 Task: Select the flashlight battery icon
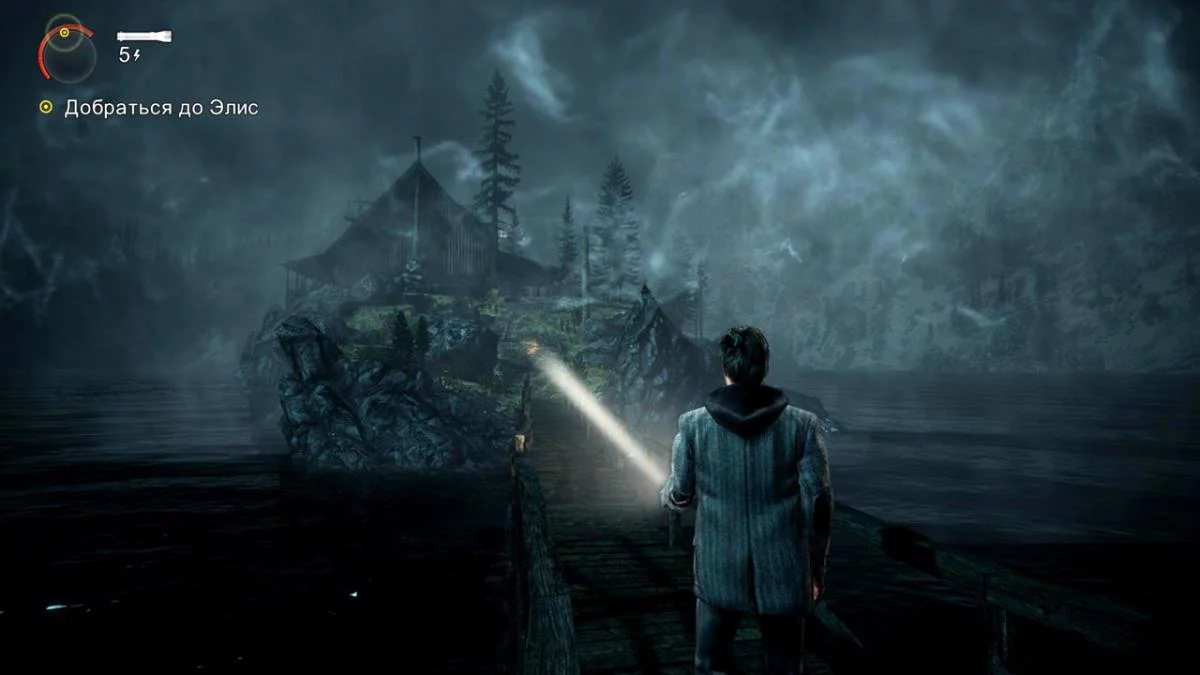(x=144, y=37)
